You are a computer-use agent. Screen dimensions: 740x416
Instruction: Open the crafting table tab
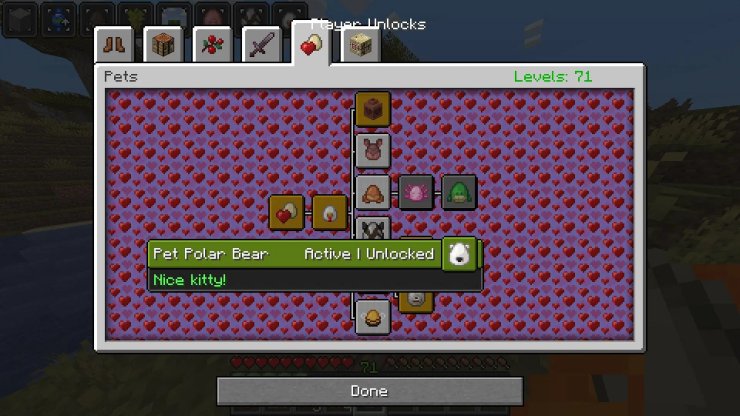(x=163, y=45)
